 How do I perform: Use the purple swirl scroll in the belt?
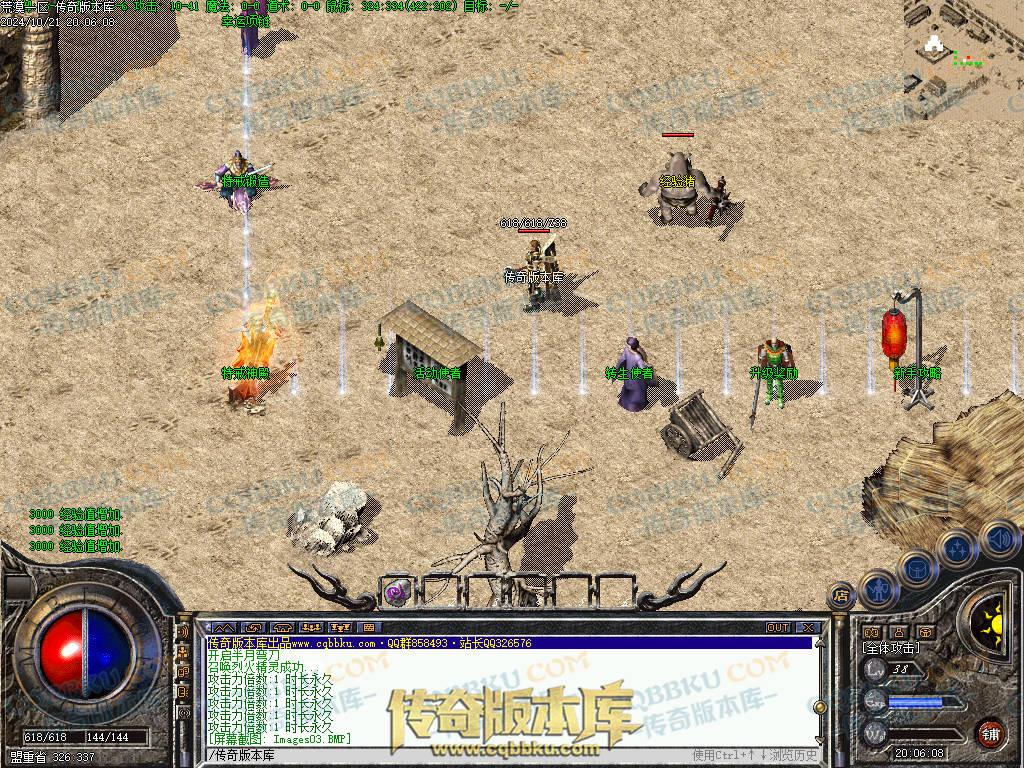click(396, 591)
